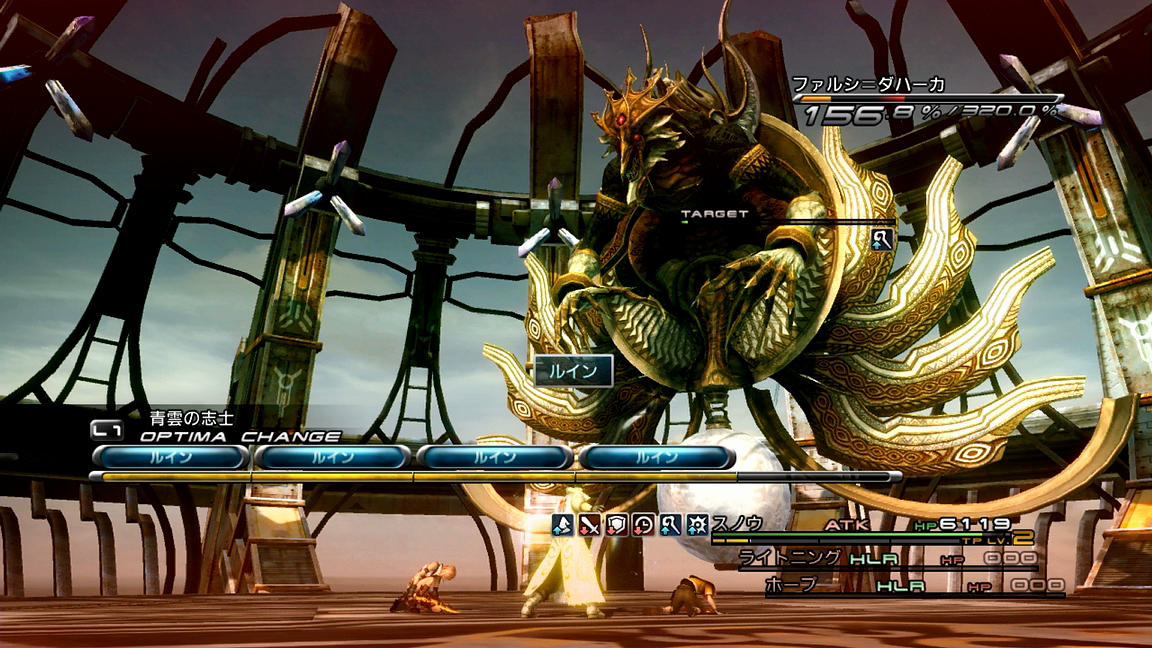Choose the 青雲の志士 paradigm name
This screenshot has height=648, width=1152.
pyautogui.click(x=191, y=419)
